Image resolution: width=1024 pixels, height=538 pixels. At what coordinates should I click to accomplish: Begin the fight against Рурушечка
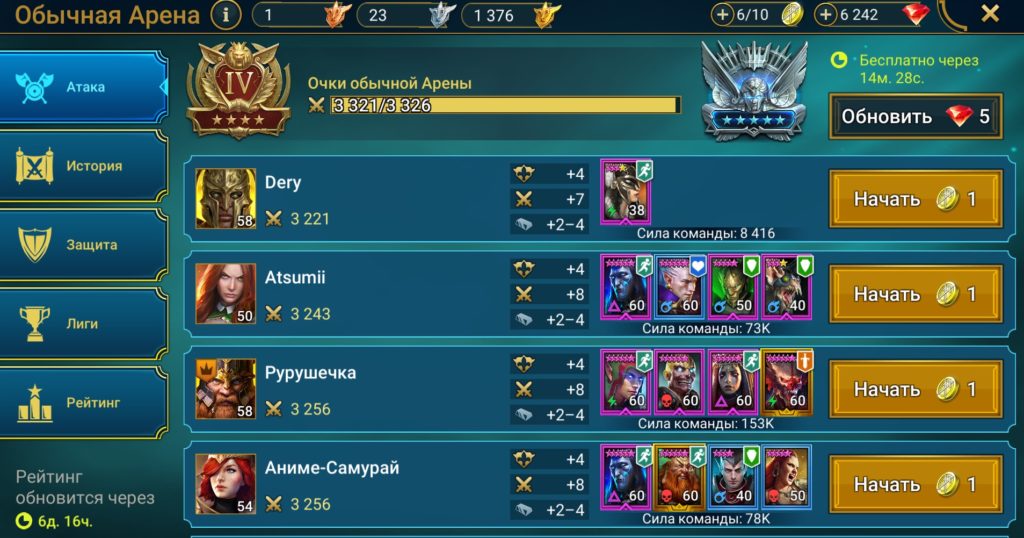915,389
